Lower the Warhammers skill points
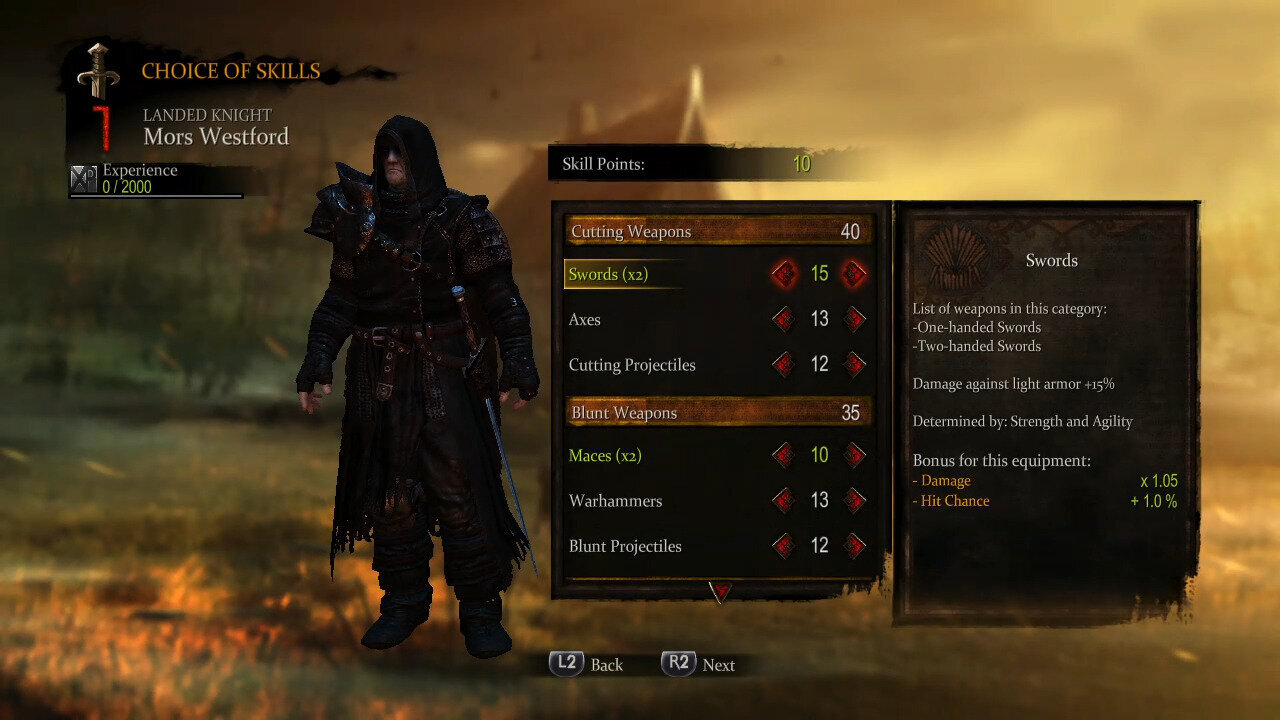1280x720 pixels. tap(784, 501)
